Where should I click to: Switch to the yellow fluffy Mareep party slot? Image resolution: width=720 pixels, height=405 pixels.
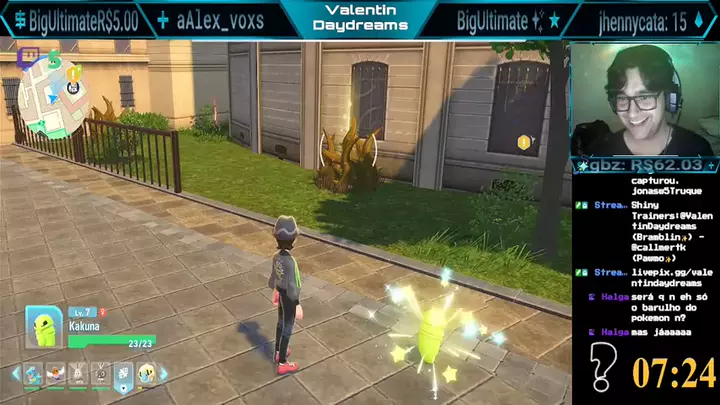point(146,374)
